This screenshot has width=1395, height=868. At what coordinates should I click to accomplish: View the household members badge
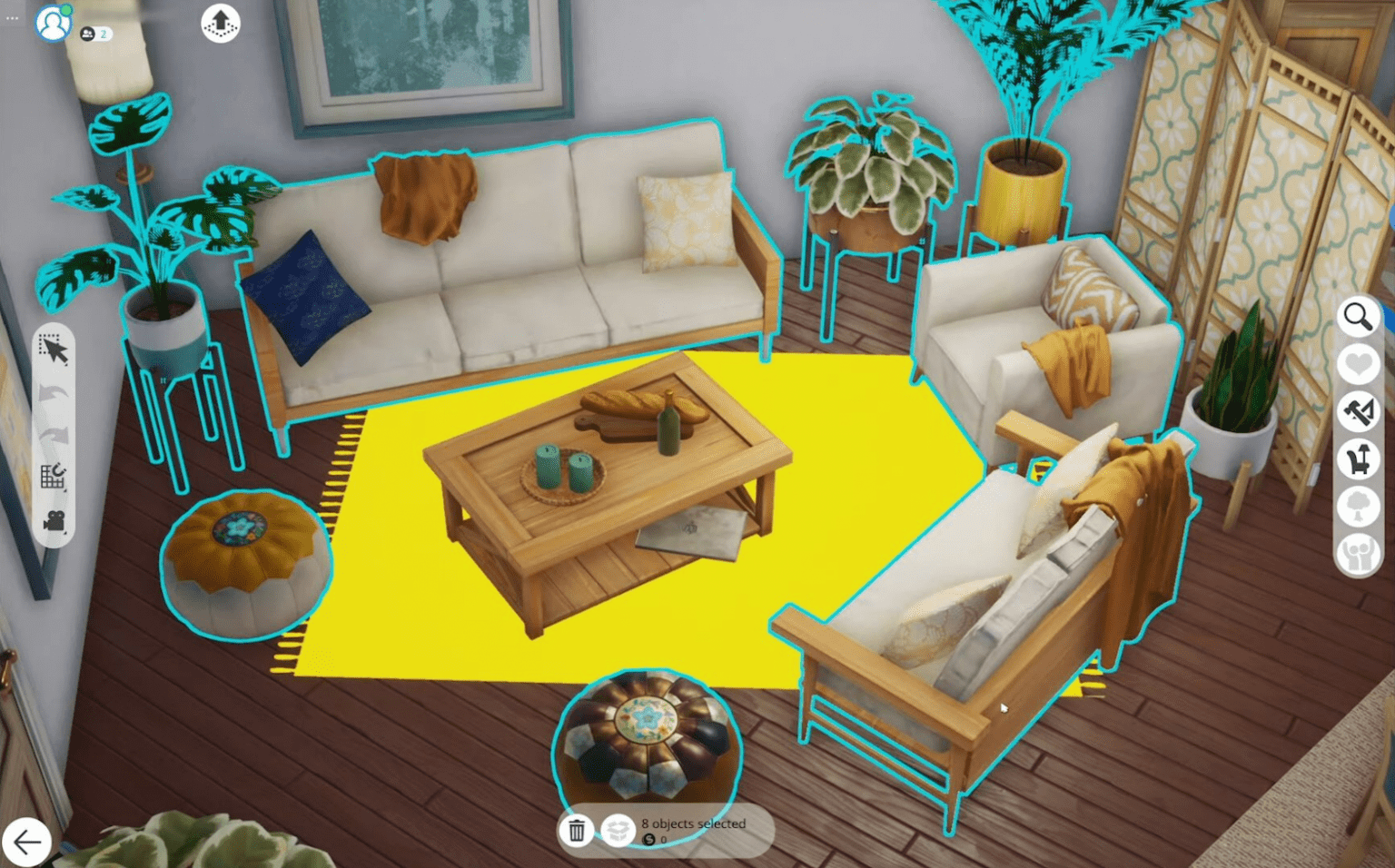94,33
